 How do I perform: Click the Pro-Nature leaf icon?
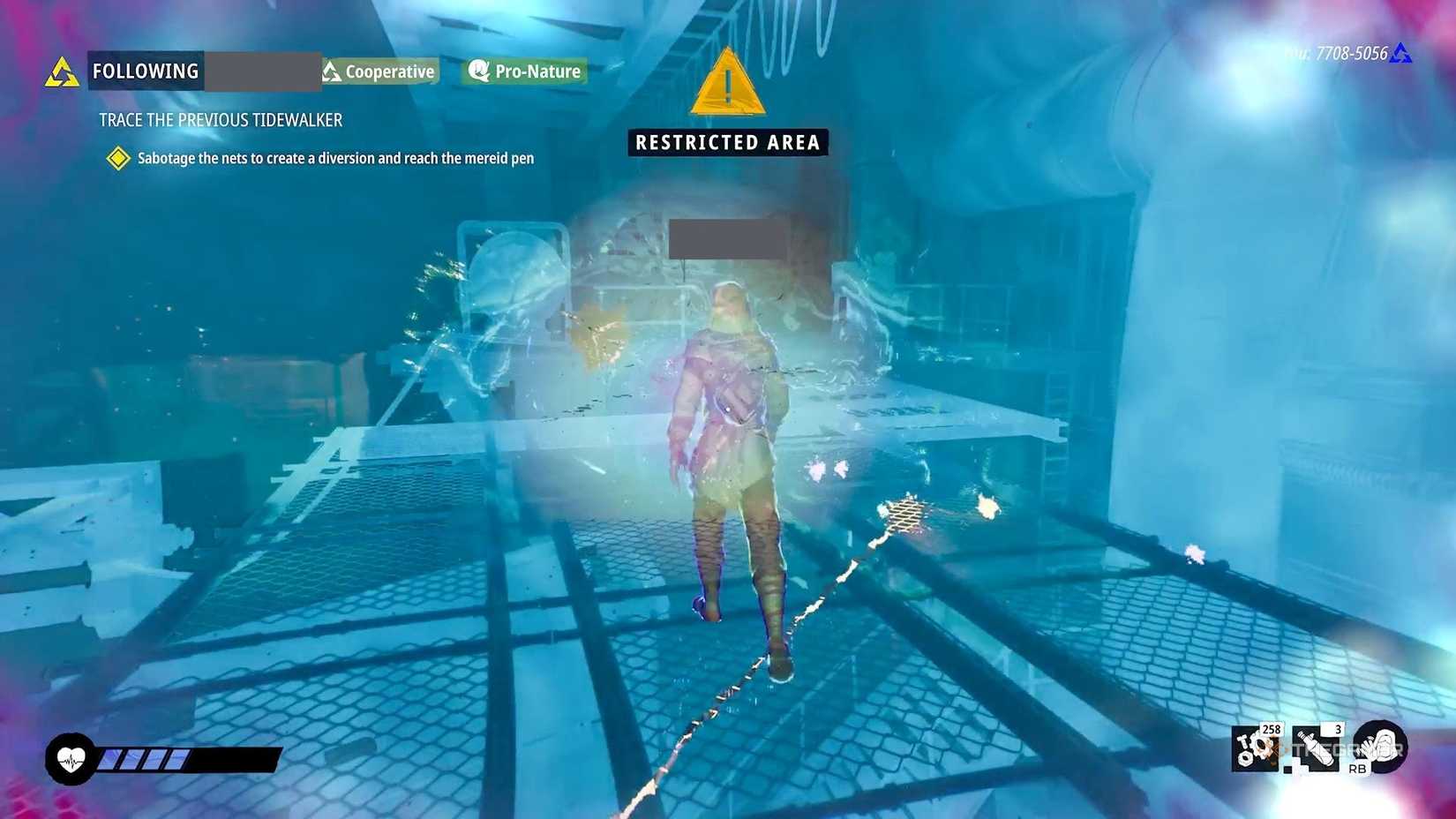coord(478,71)
